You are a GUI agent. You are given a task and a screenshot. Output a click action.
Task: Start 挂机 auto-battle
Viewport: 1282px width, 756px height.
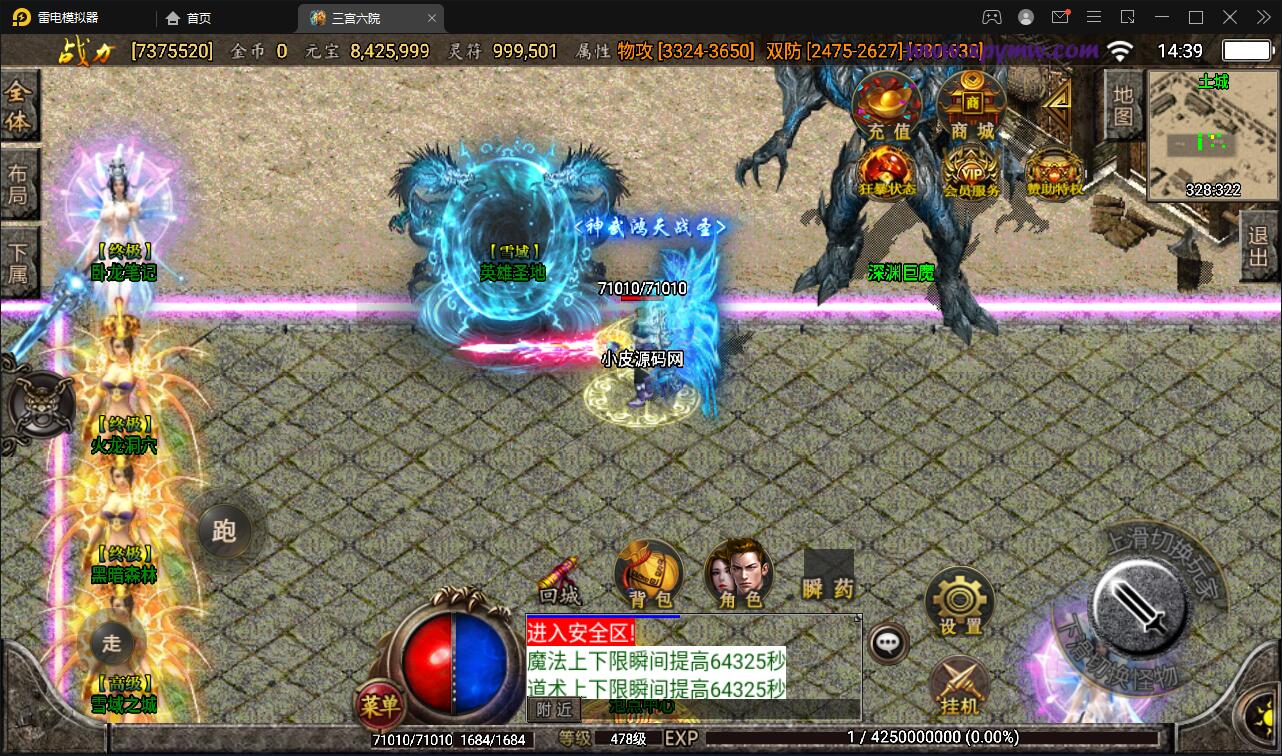[959, 687]
